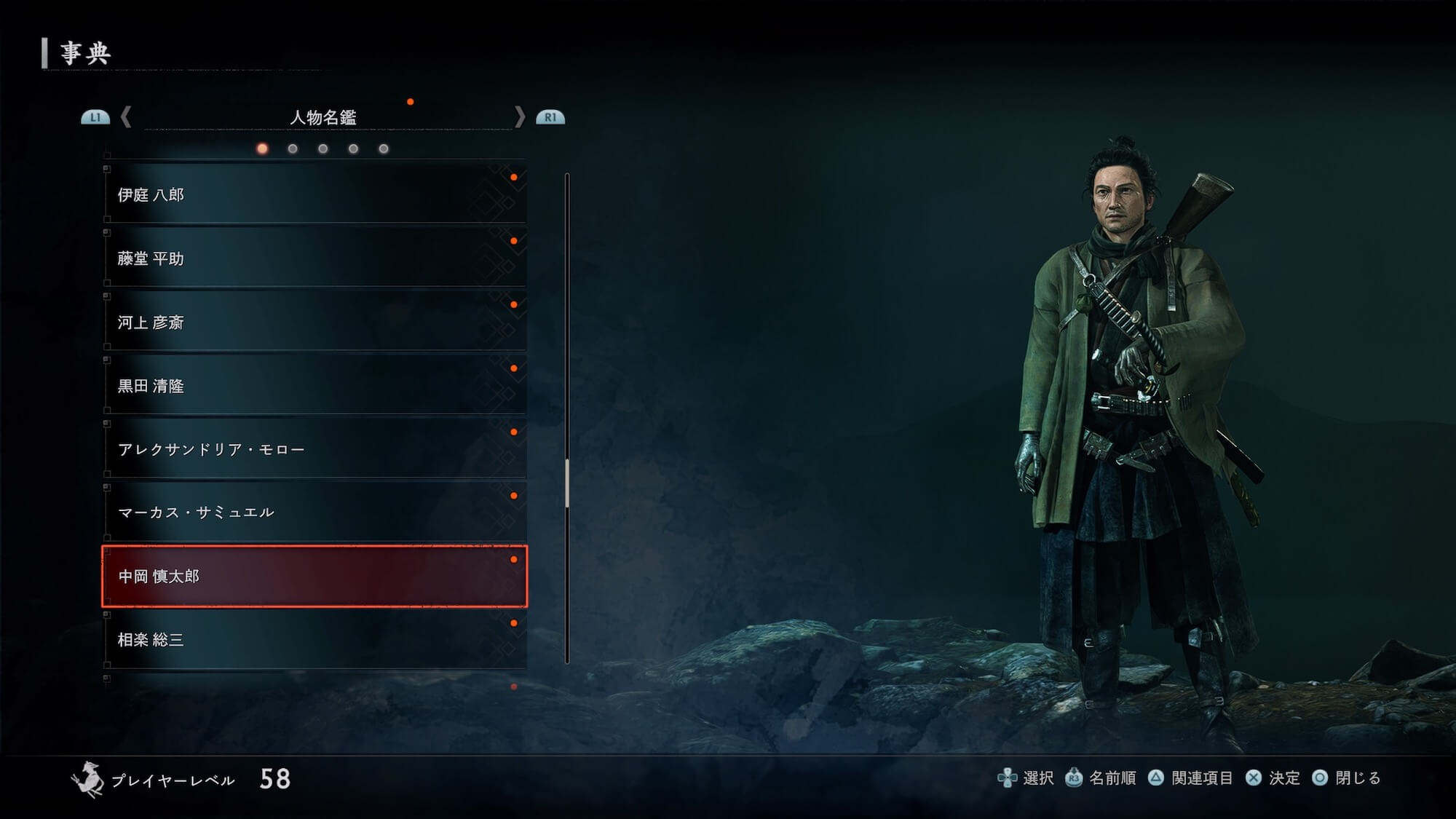Viewport: 1456px width, 819px height.
Task: Switch to the previous category with left arrow
Action: pyautogui.click(x=126, y=116)
